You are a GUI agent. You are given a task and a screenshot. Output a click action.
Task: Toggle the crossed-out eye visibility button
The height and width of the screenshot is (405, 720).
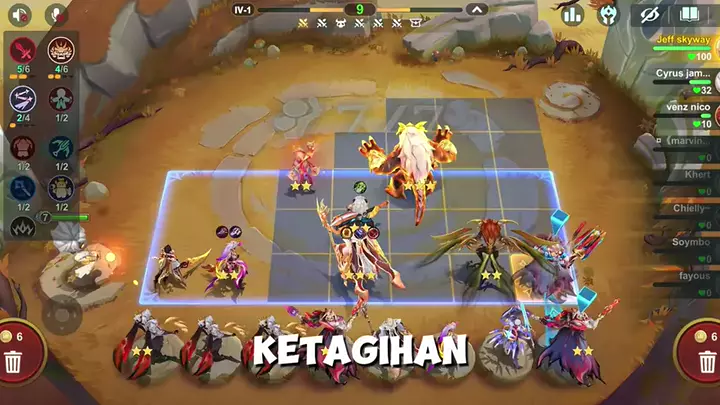coord(651,15)
